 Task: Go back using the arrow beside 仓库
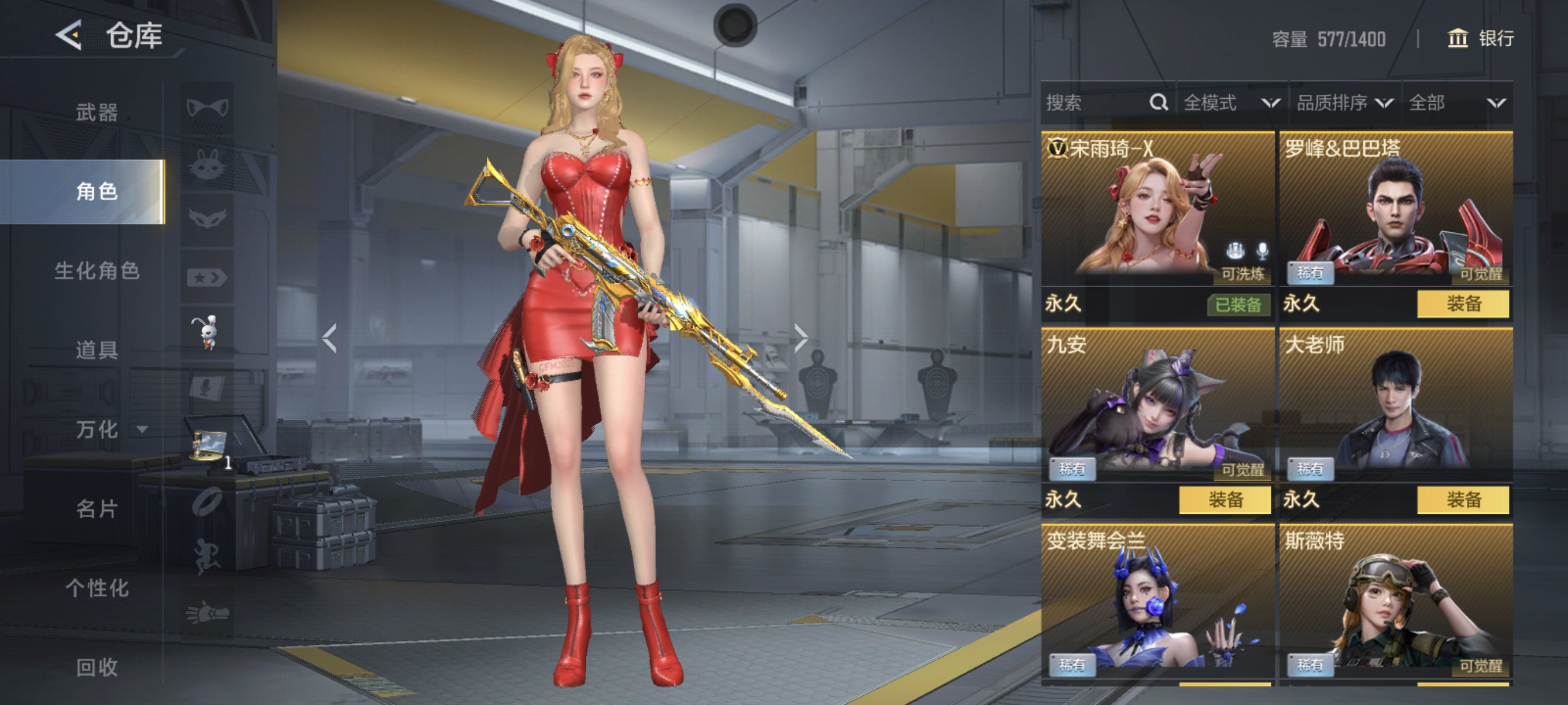(x=69, y=35)
